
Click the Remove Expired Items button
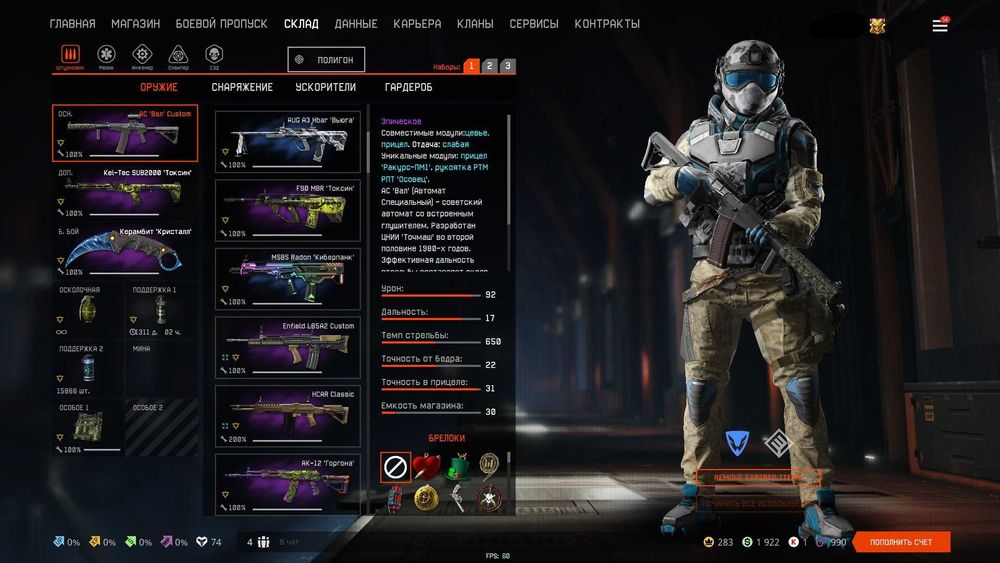click(758, 478)
